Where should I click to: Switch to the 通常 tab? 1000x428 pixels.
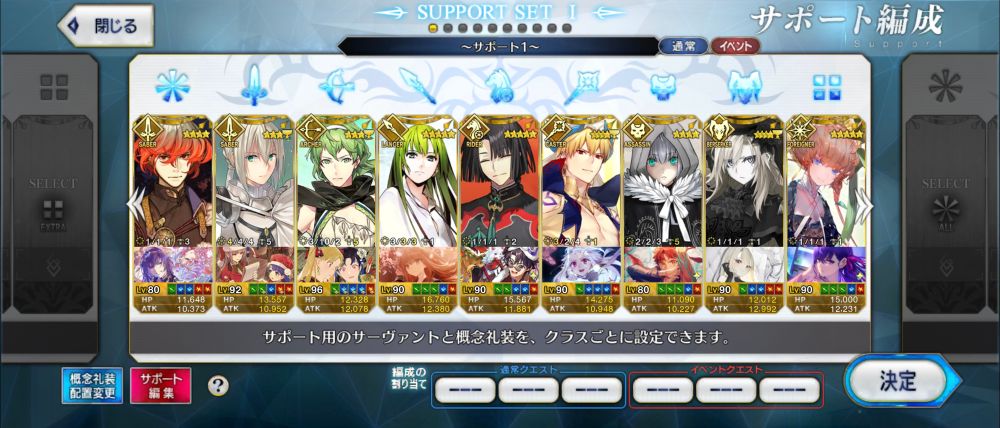pyautogui.click(x=684, y=46)
